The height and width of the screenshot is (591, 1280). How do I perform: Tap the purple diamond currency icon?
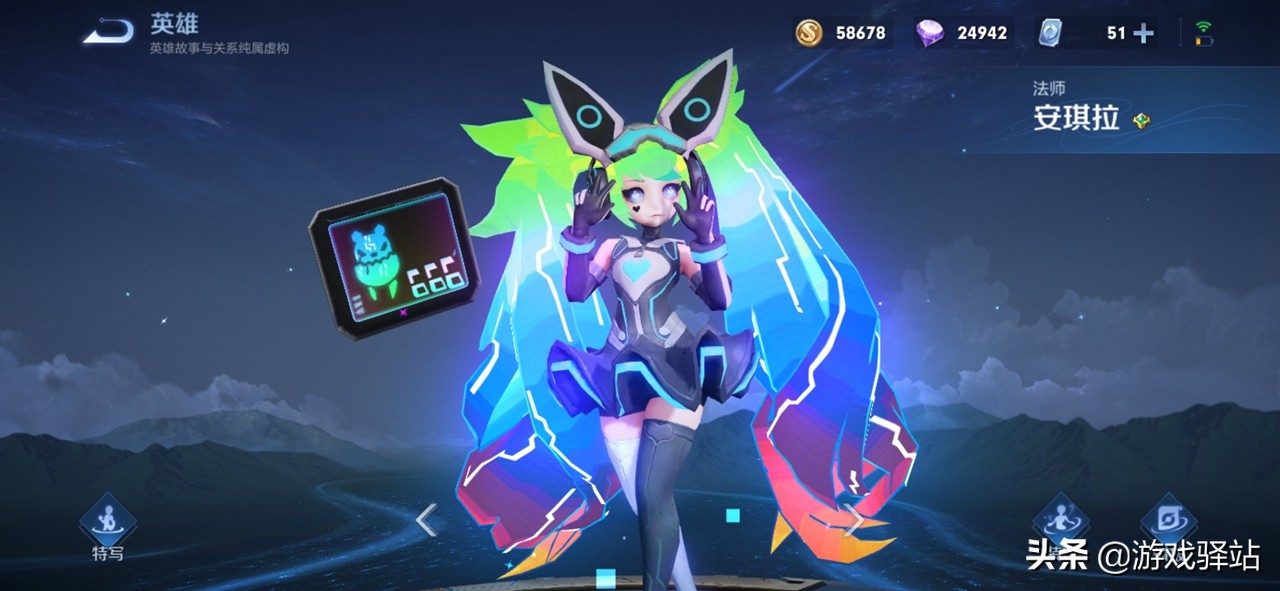929,33
